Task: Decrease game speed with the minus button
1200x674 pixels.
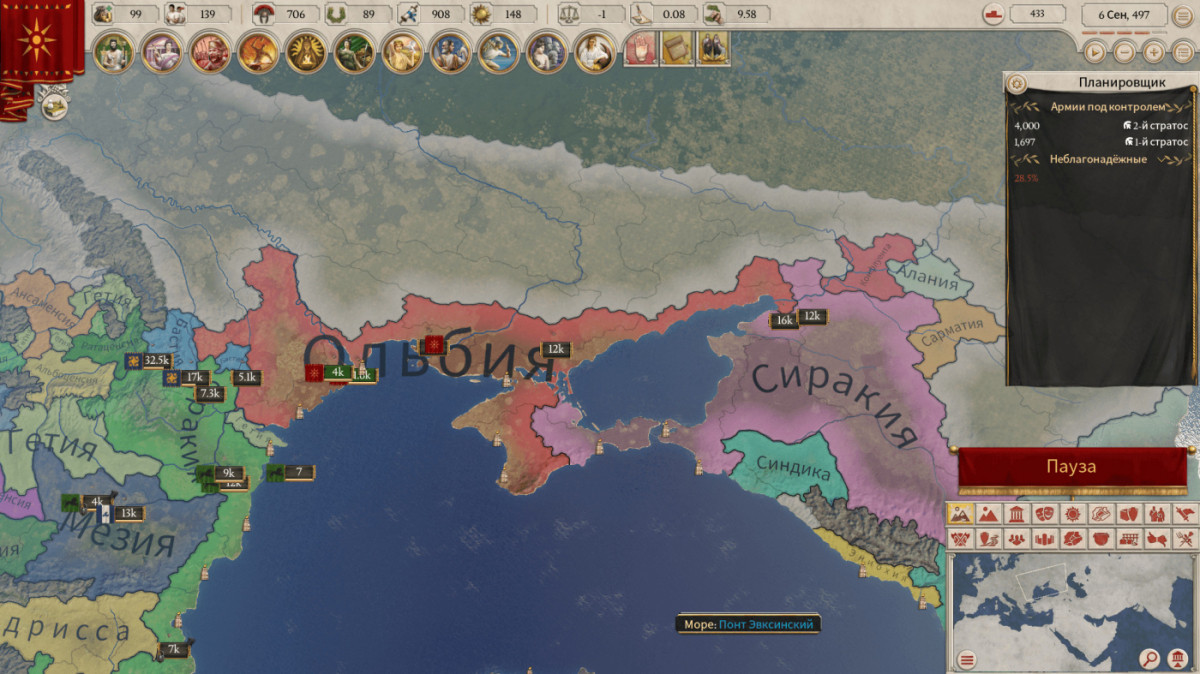Action: (x=1125, y=51)
